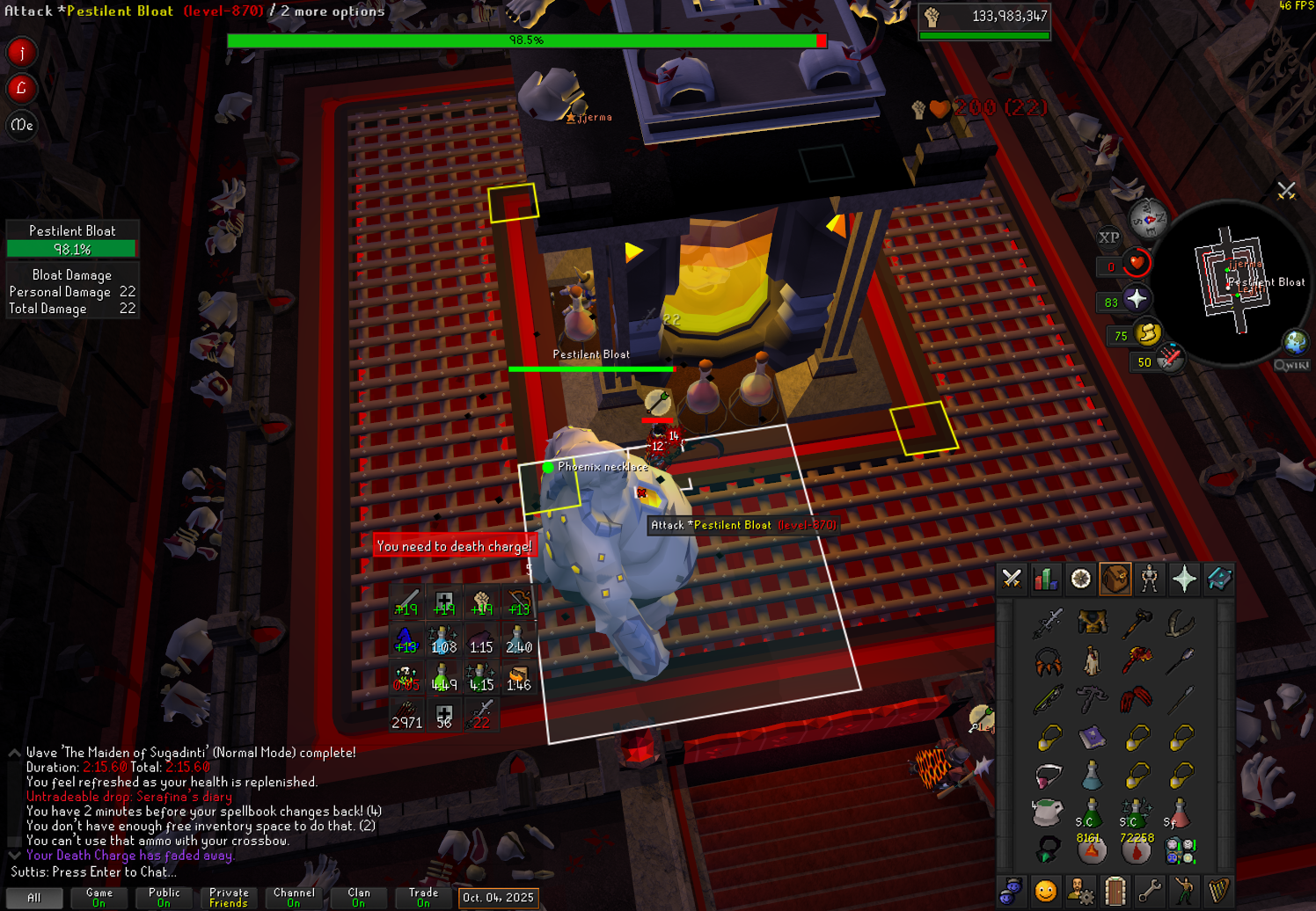Switch to the Spellbook tab

[x=1219, y=579]
